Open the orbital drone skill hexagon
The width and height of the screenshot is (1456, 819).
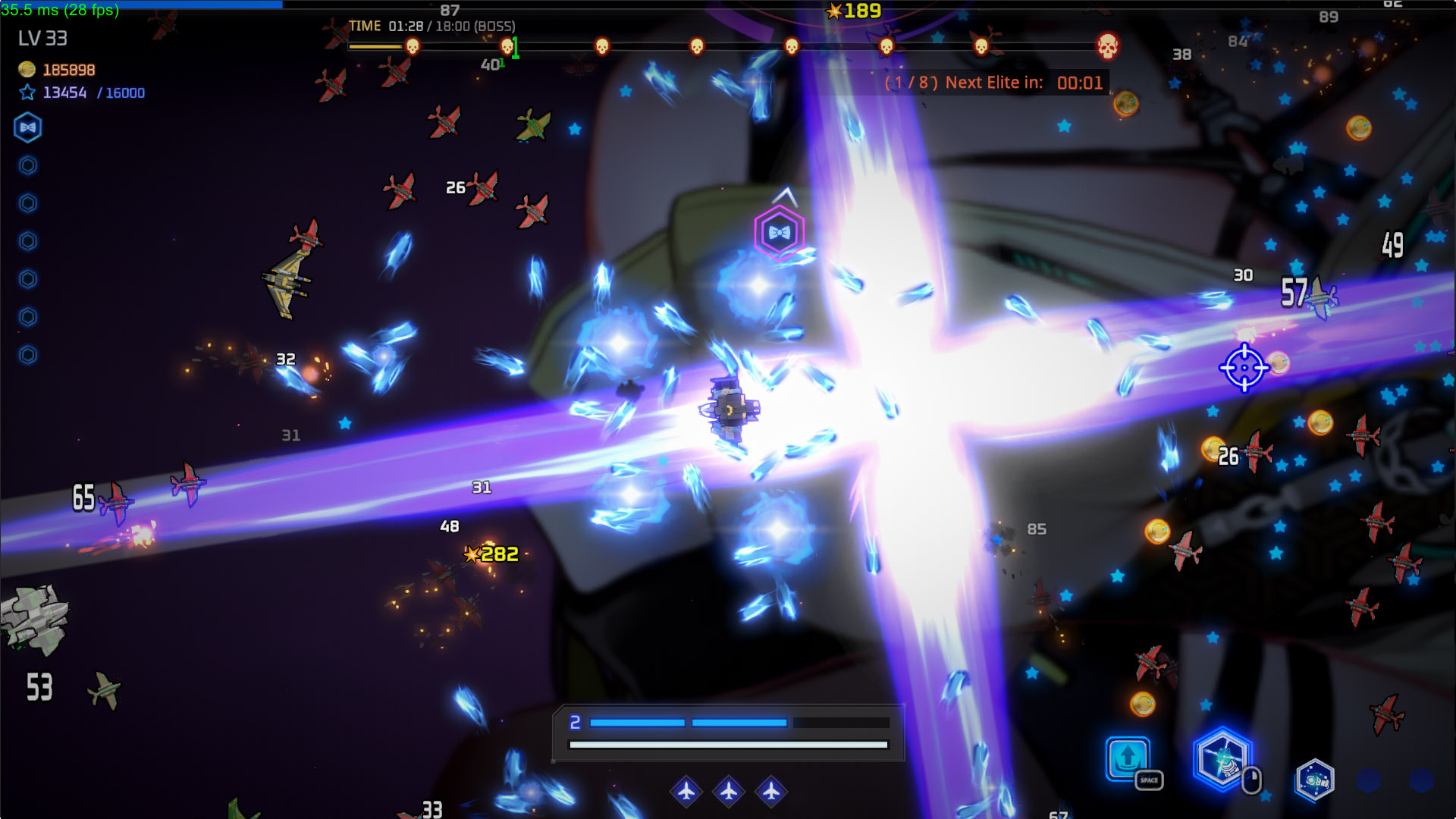1317,780
